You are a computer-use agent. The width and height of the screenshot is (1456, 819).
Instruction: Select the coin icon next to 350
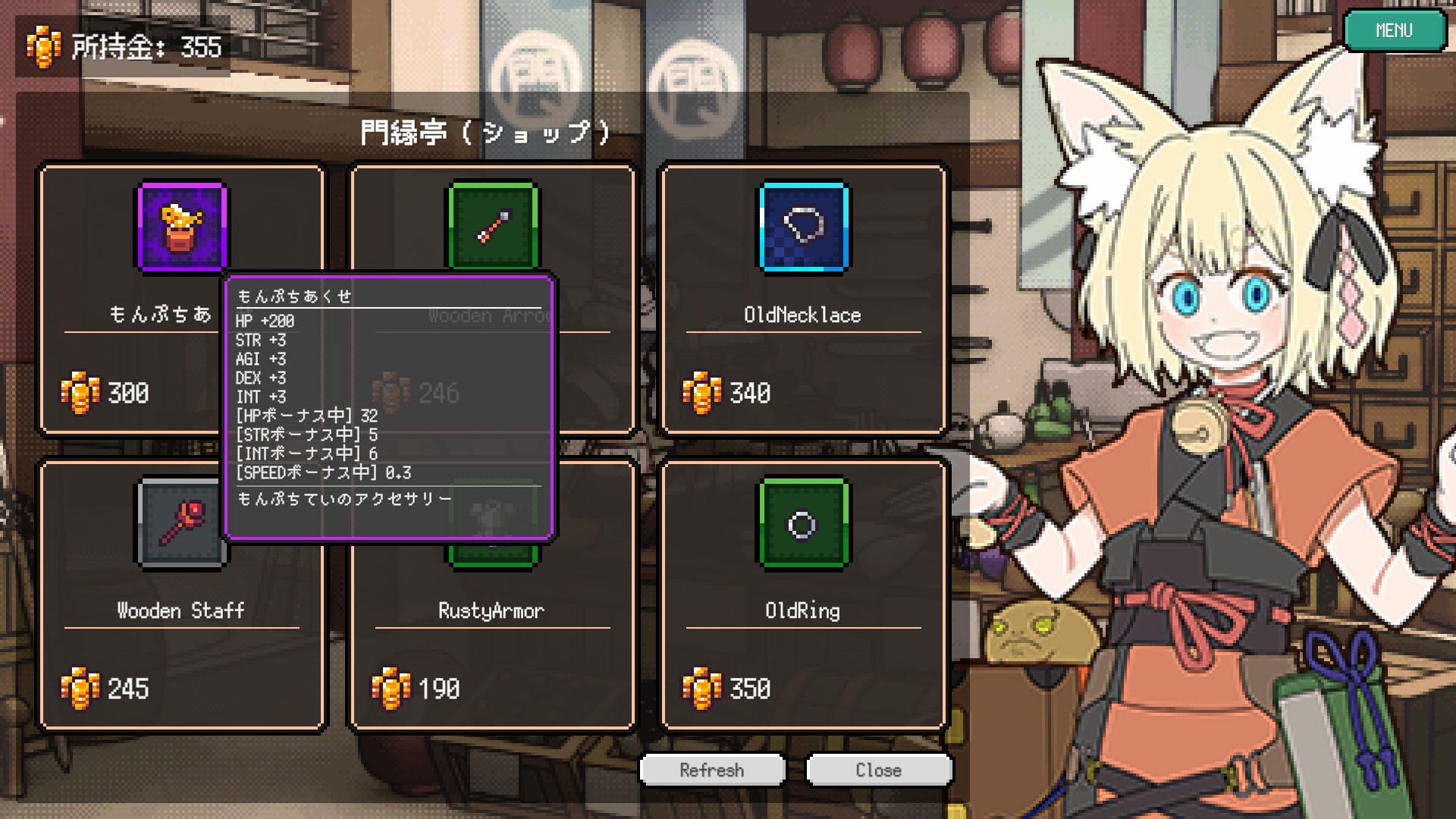pos(701,689)
